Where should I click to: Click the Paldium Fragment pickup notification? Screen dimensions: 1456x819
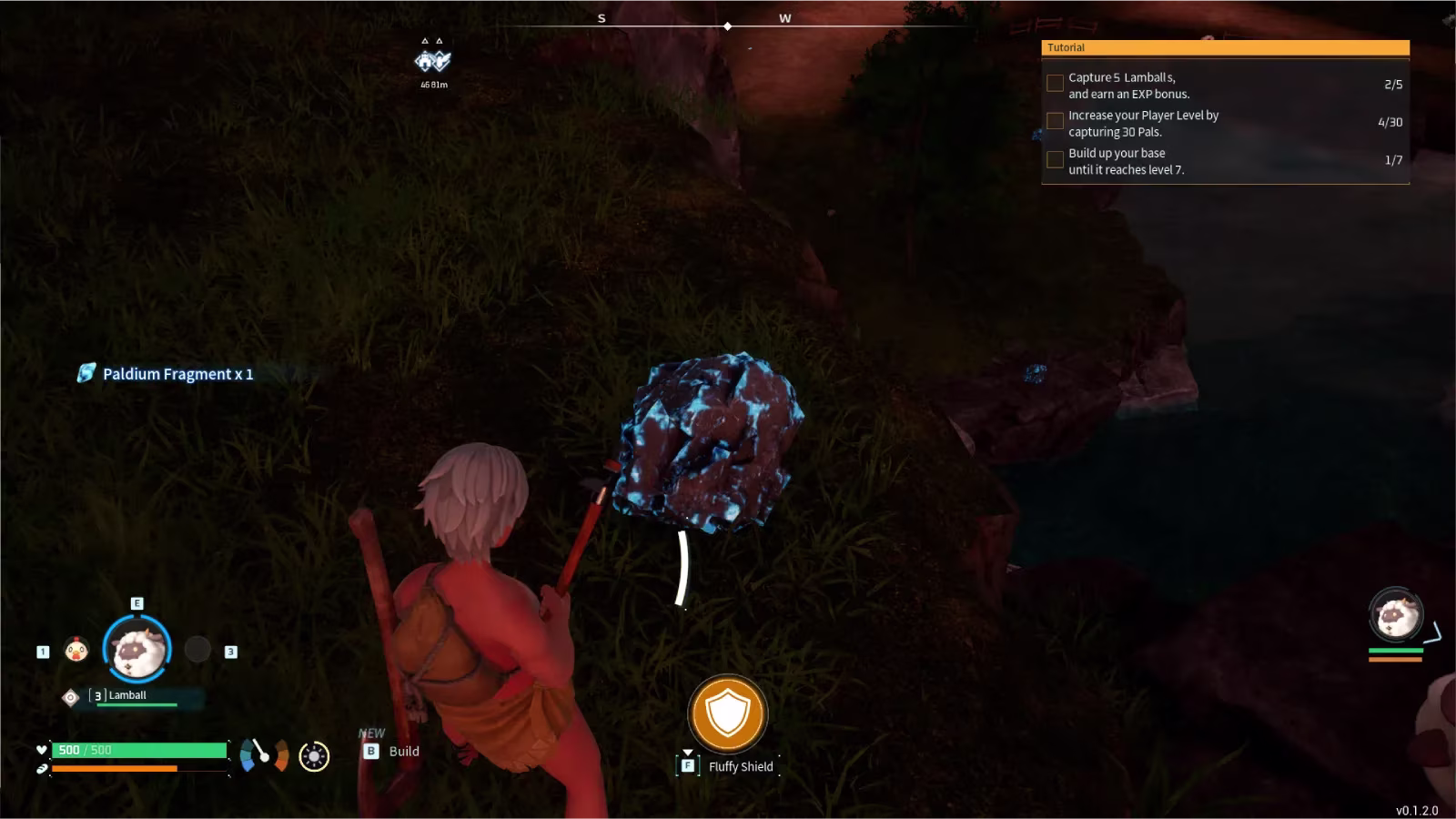point(167,373)
